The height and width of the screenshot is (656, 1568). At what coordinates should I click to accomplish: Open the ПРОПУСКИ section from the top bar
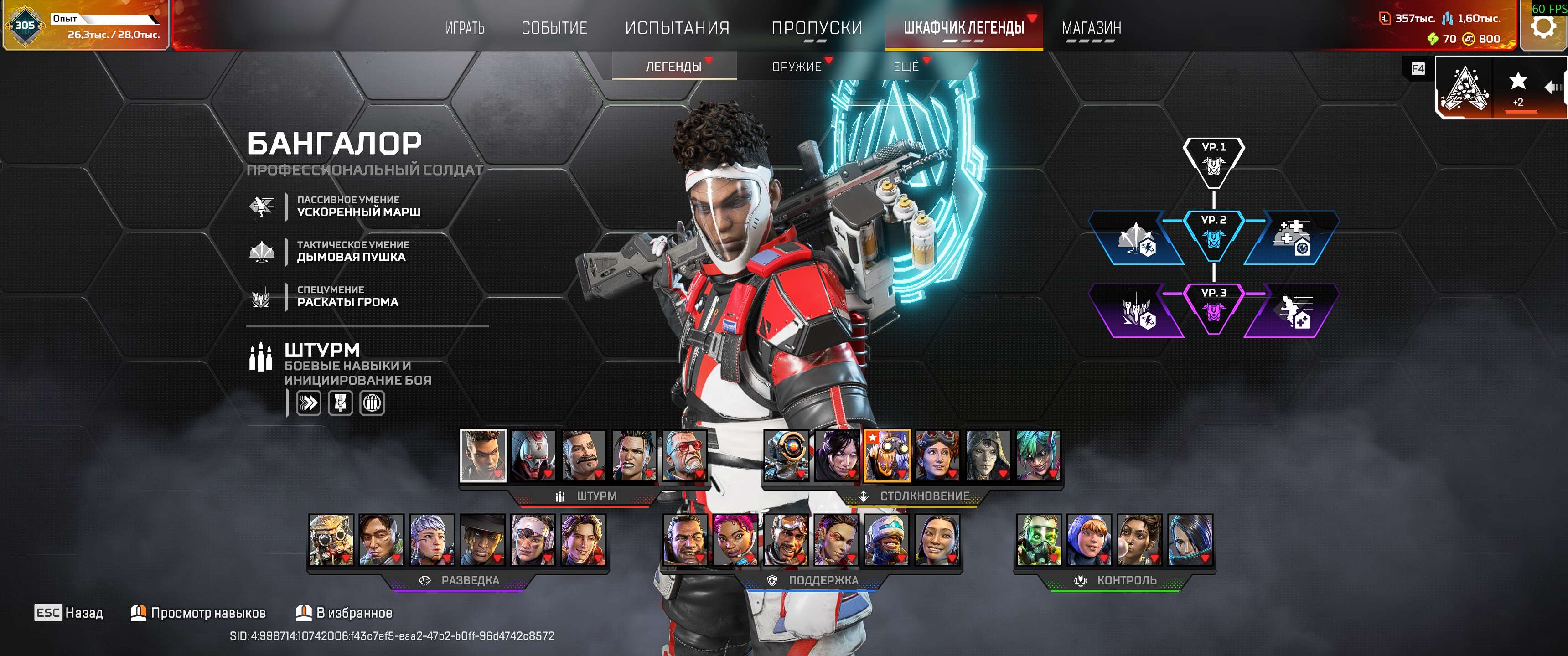(818, 27)
